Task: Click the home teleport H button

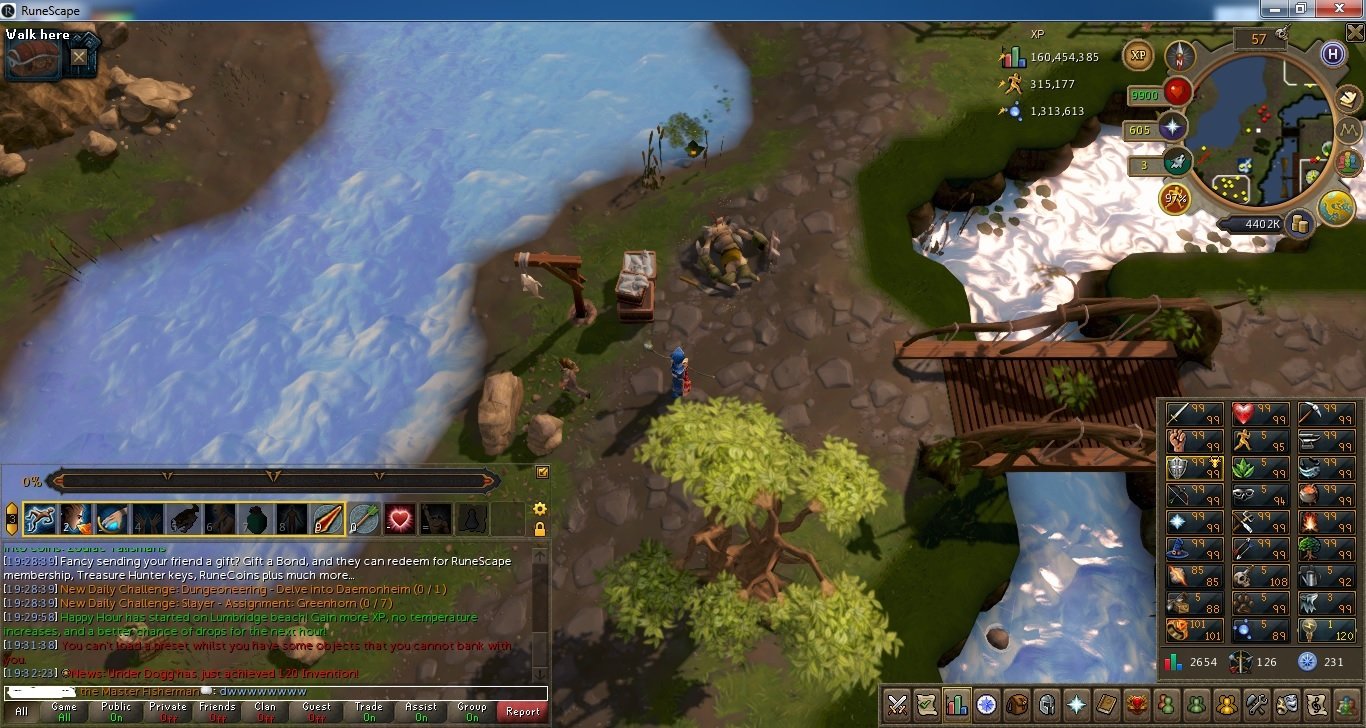Action: pos(1331,54)
